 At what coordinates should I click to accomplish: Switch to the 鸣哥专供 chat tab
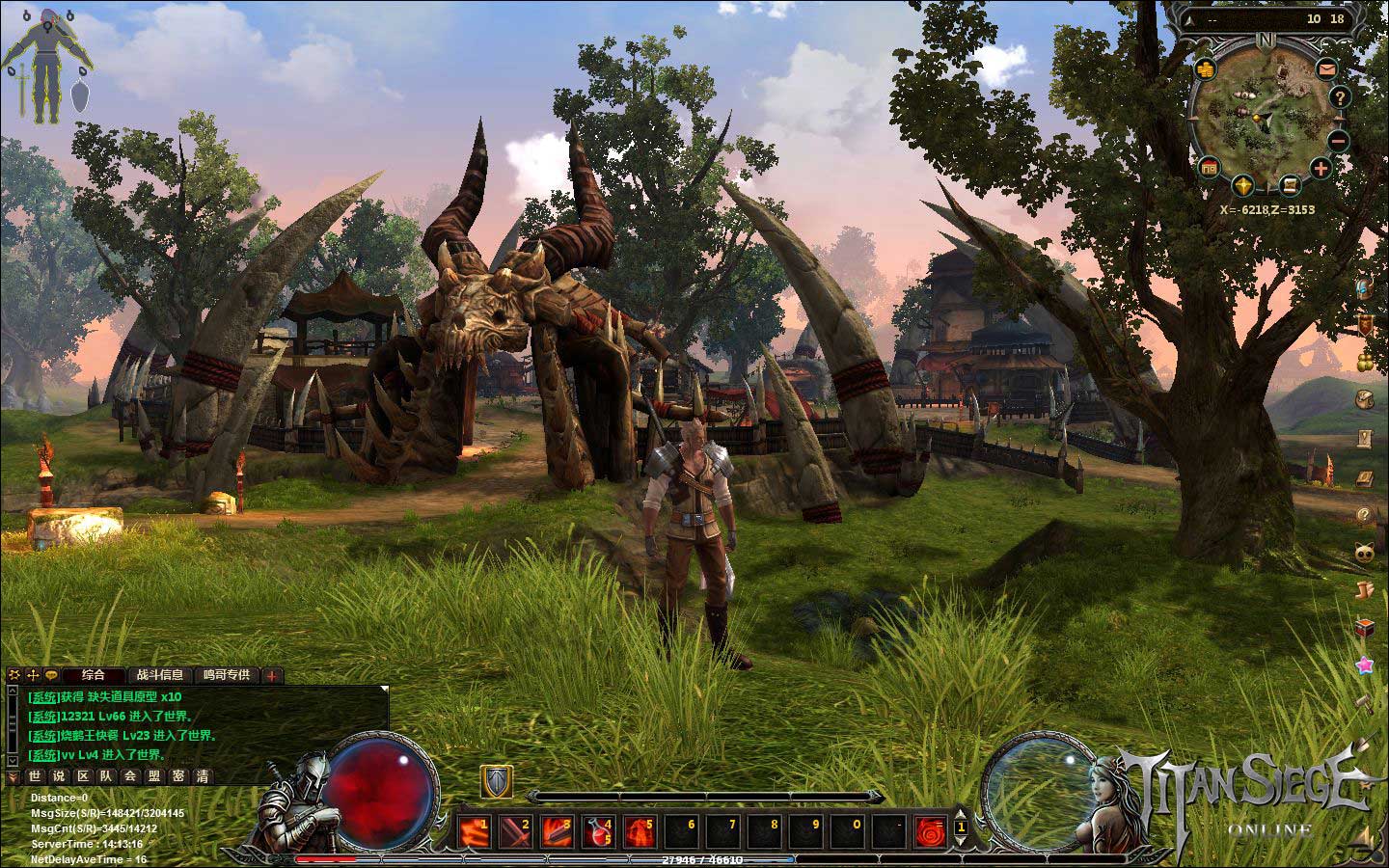click(x=226, y=675)
